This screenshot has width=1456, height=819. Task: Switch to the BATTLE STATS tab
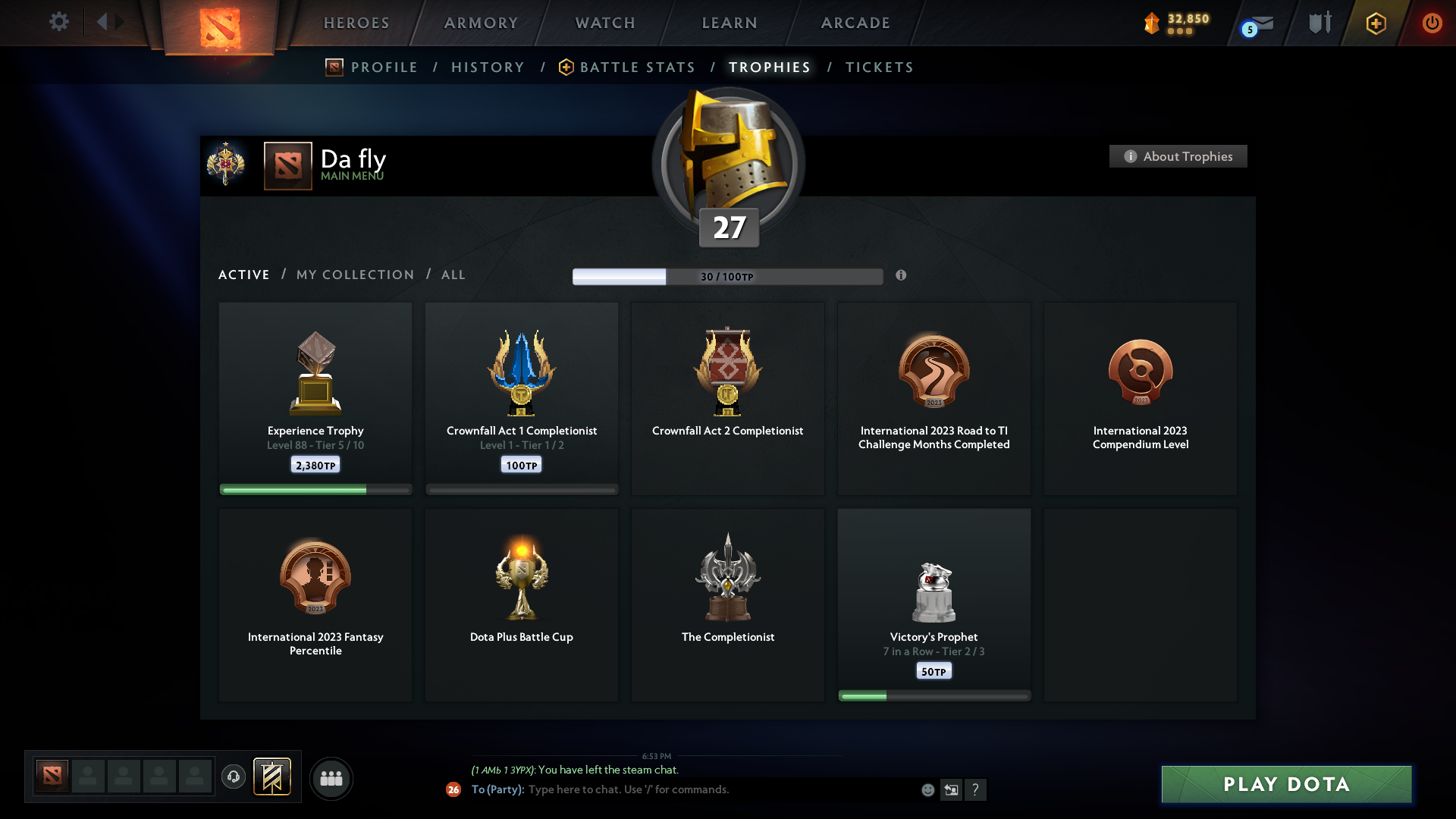click(x=637, y=67)
